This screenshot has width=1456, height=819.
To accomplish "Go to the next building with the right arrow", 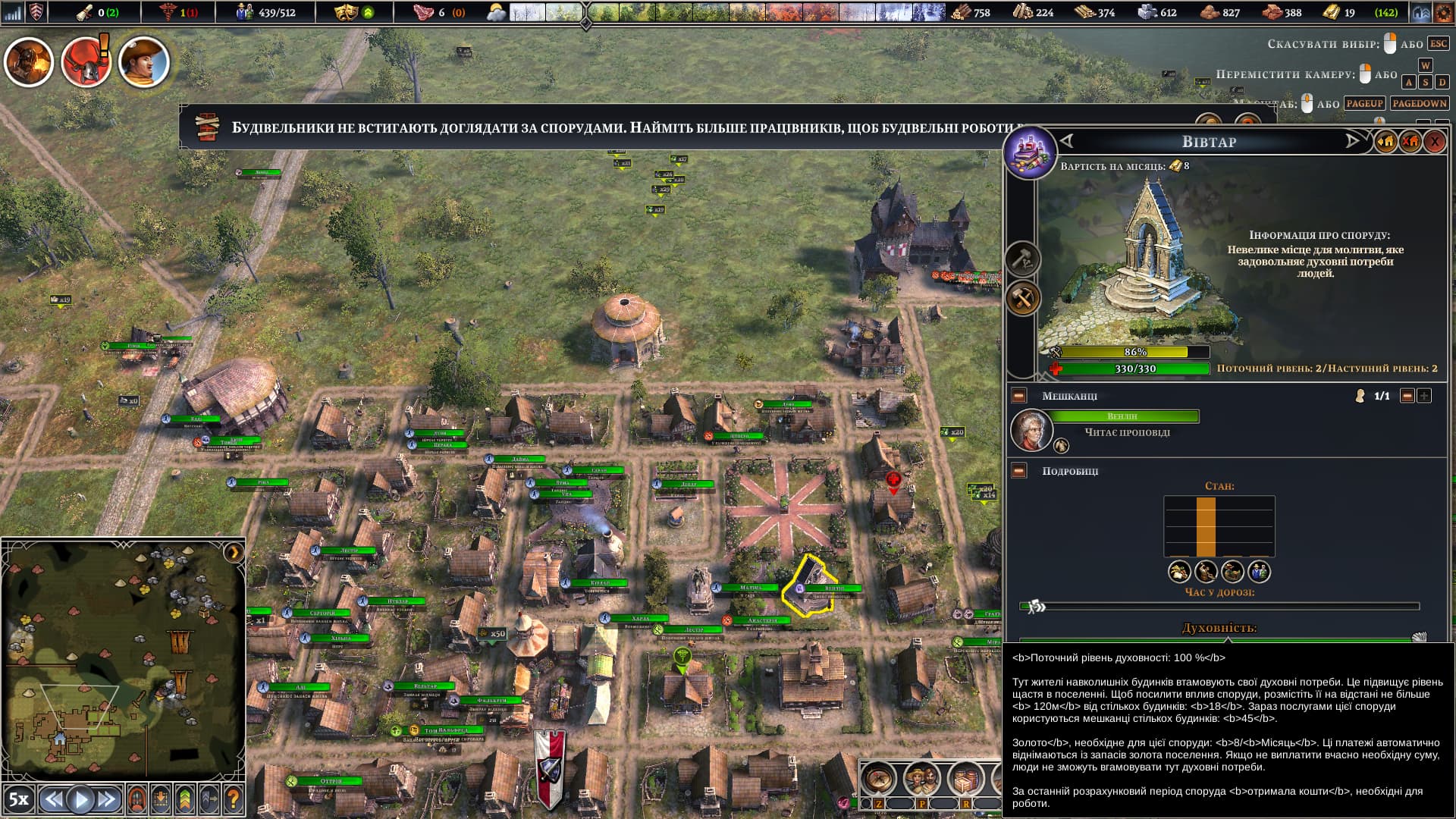I will [1352, 141].
